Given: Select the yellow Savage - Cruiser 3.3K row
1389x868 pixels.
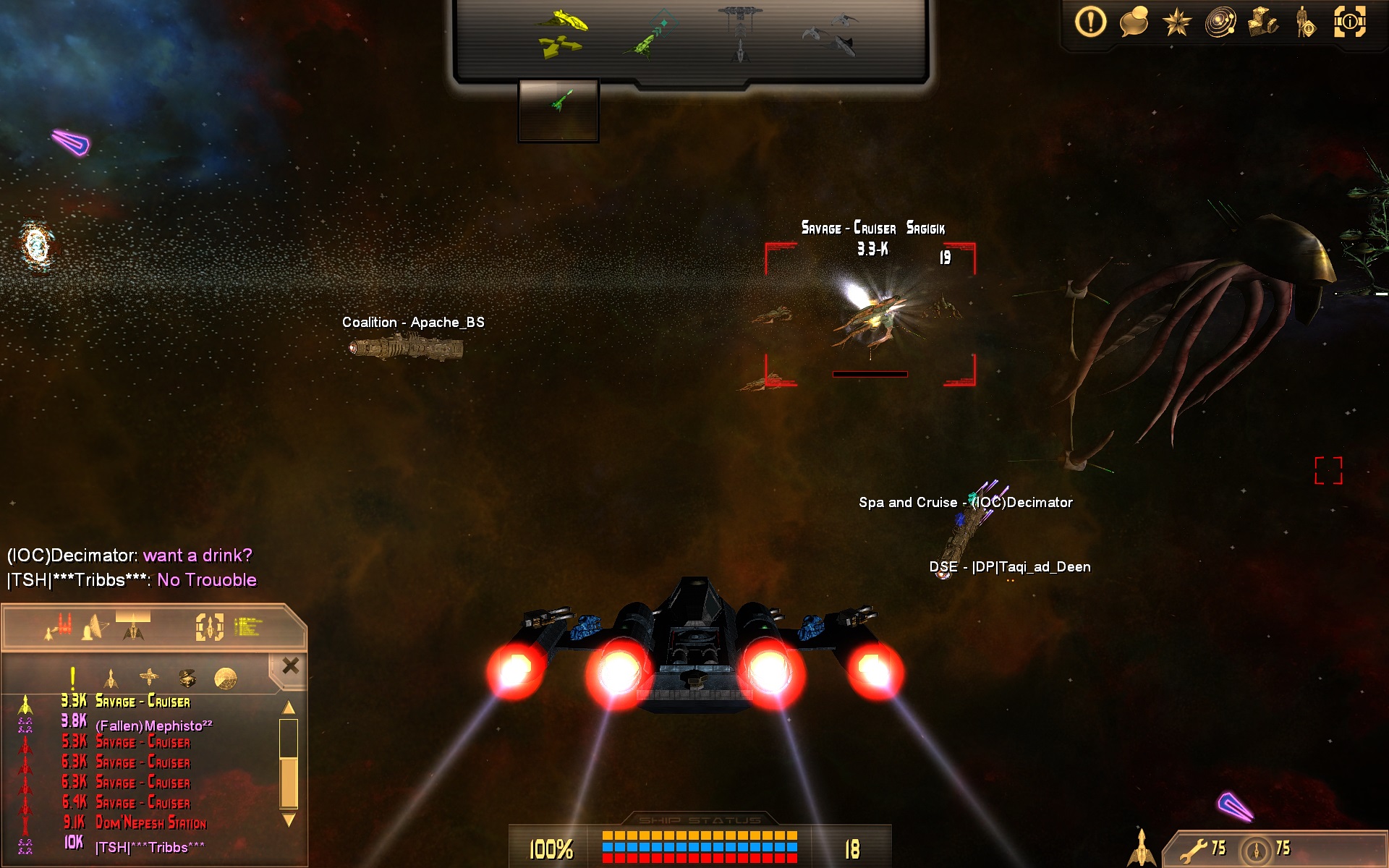Looking at the screenshot, I should click(143, 702).
